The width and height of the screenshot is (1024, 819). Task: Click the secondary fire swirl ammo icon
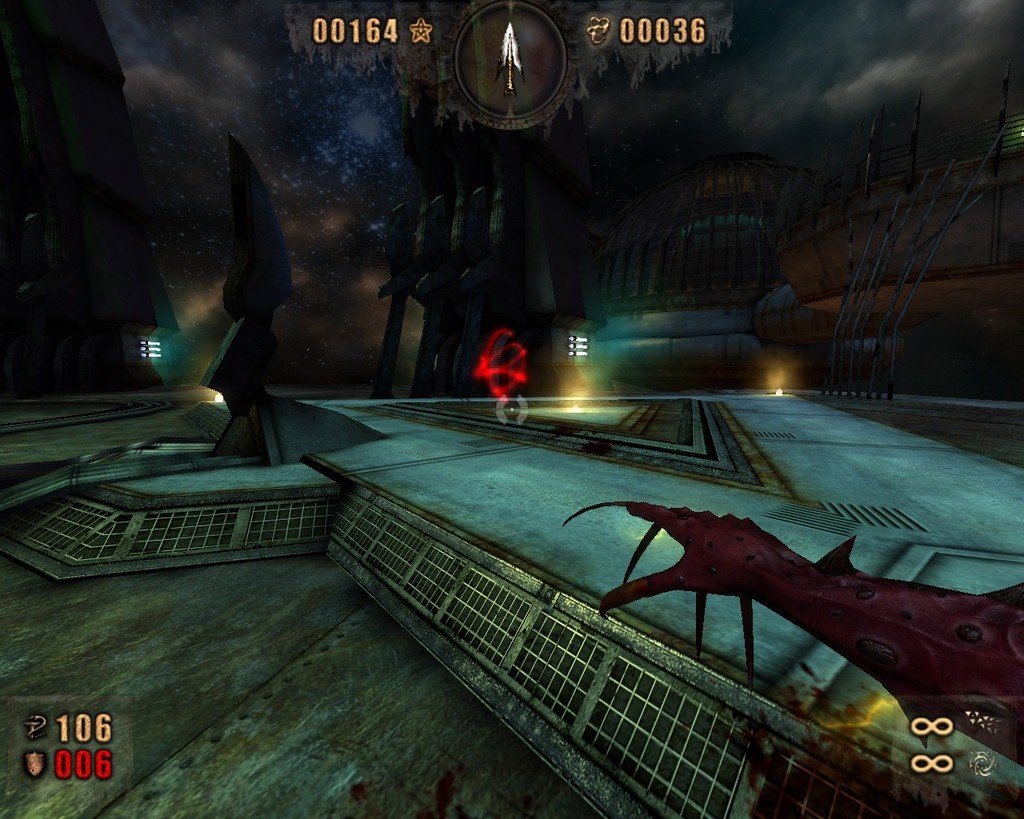981,764
